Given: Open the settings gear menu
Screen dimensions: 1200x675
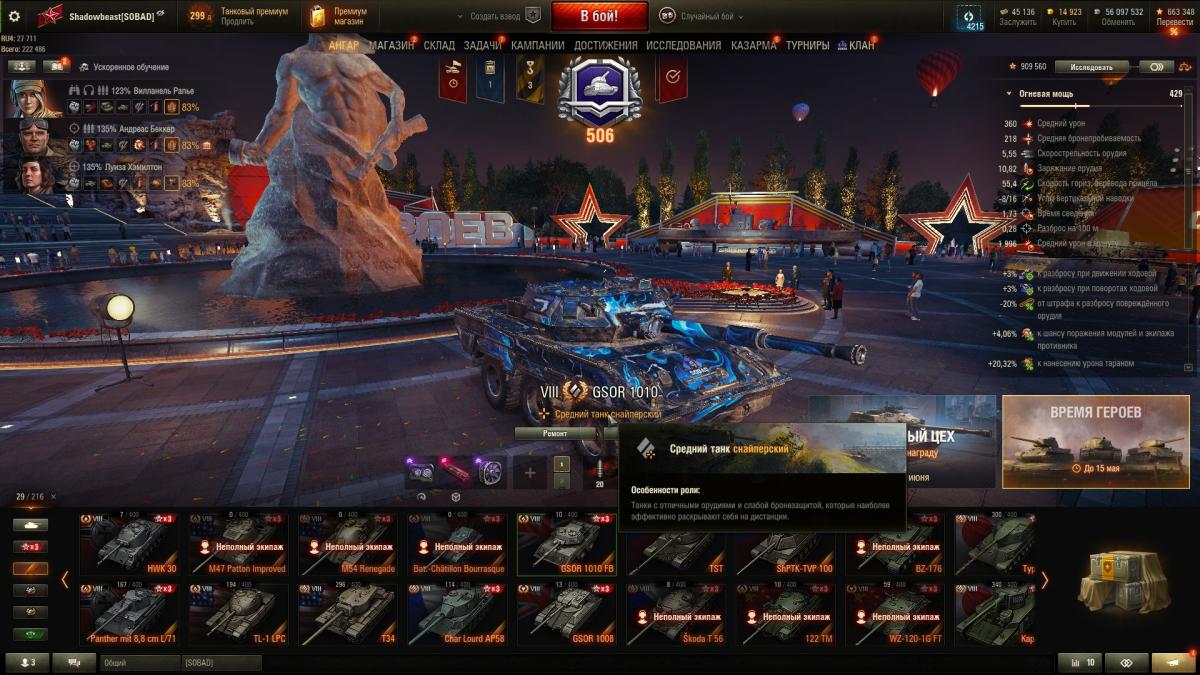Looking at the screenshot, I should [14, 16].
